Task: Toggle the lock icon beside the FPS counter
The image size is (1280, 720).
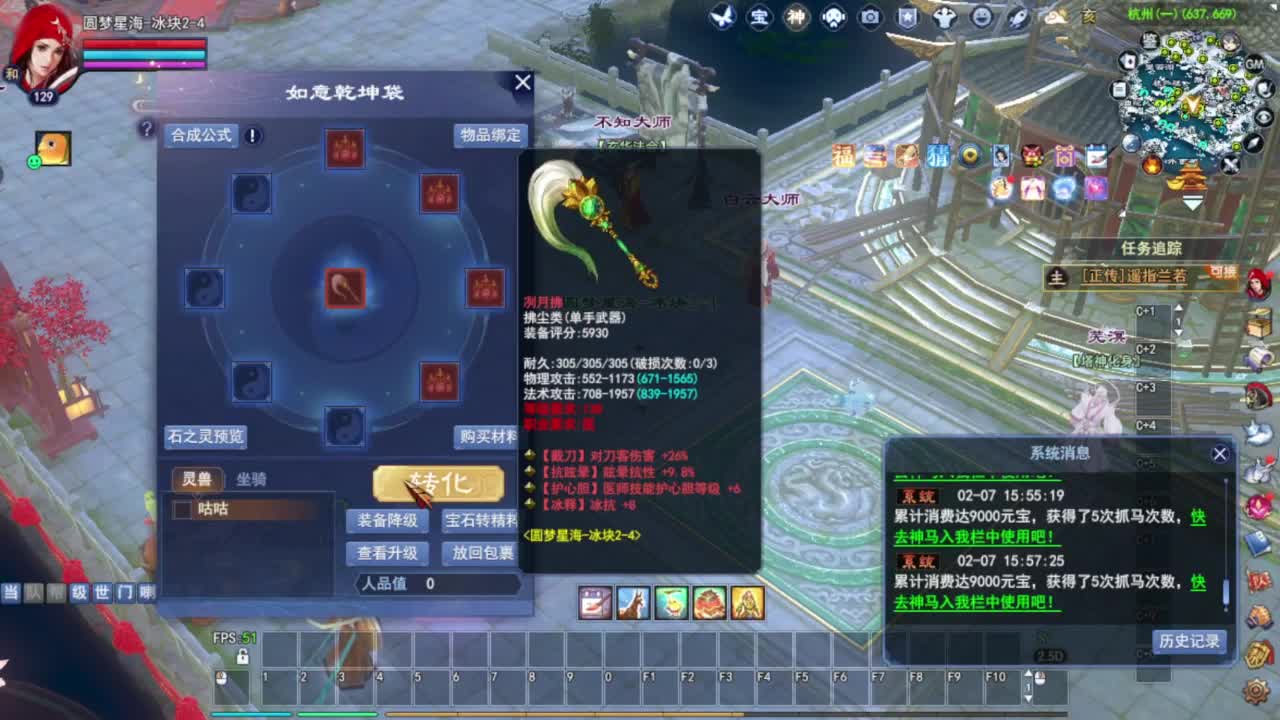Action: pos(242,656)
